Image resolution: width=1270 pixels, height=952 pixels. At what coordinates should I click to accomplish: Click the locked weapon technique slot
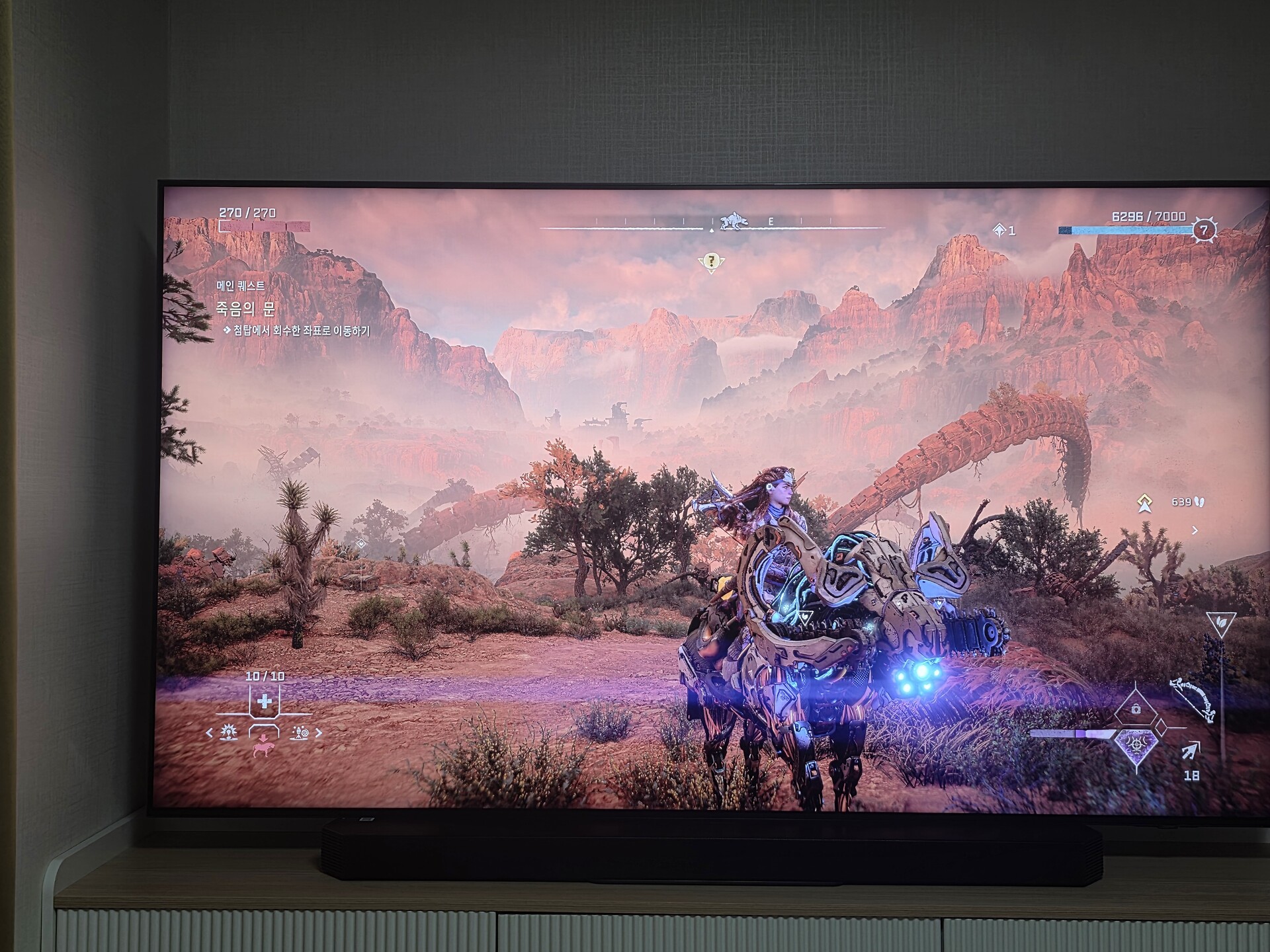(x=1136, y=709)
